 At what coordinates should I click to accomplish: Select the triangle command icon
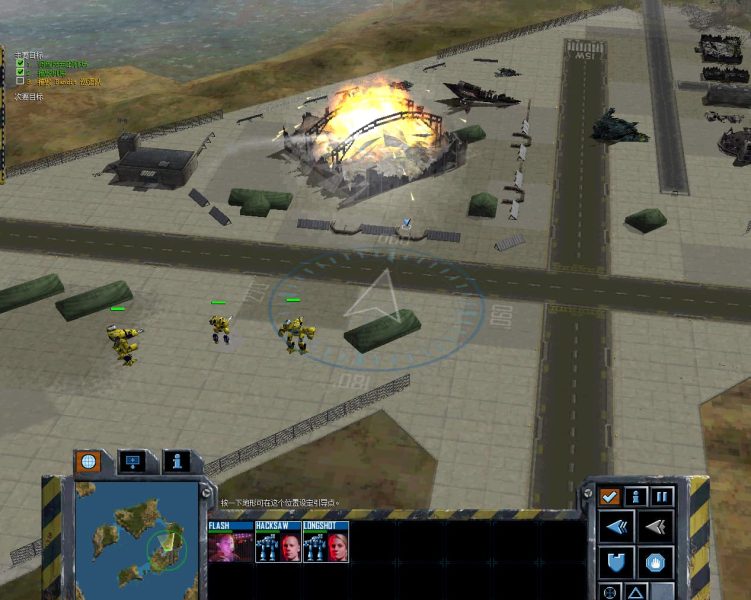[x=636, y=592]
